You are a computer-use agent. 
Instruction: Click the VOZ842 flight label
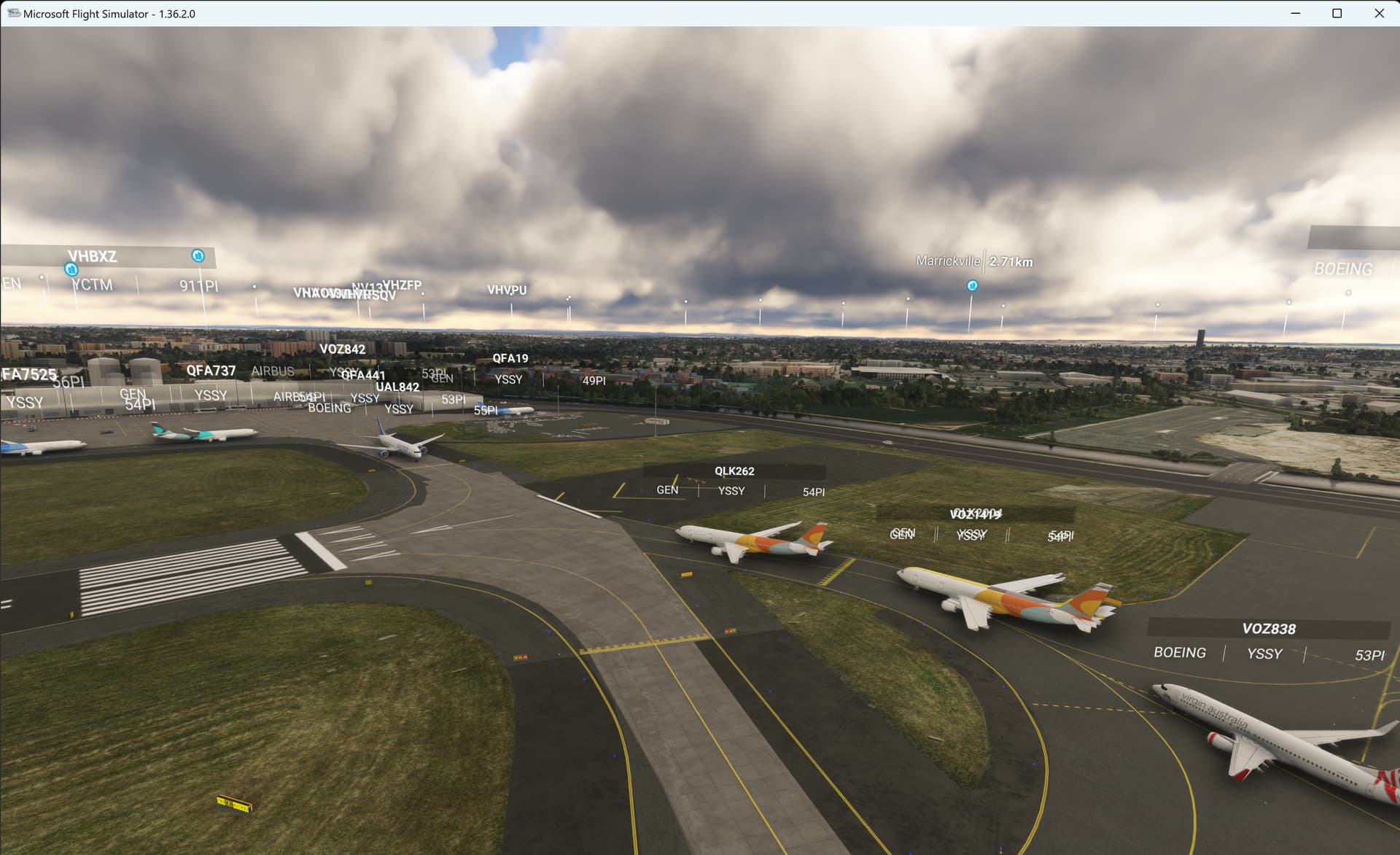click(344, 349)
